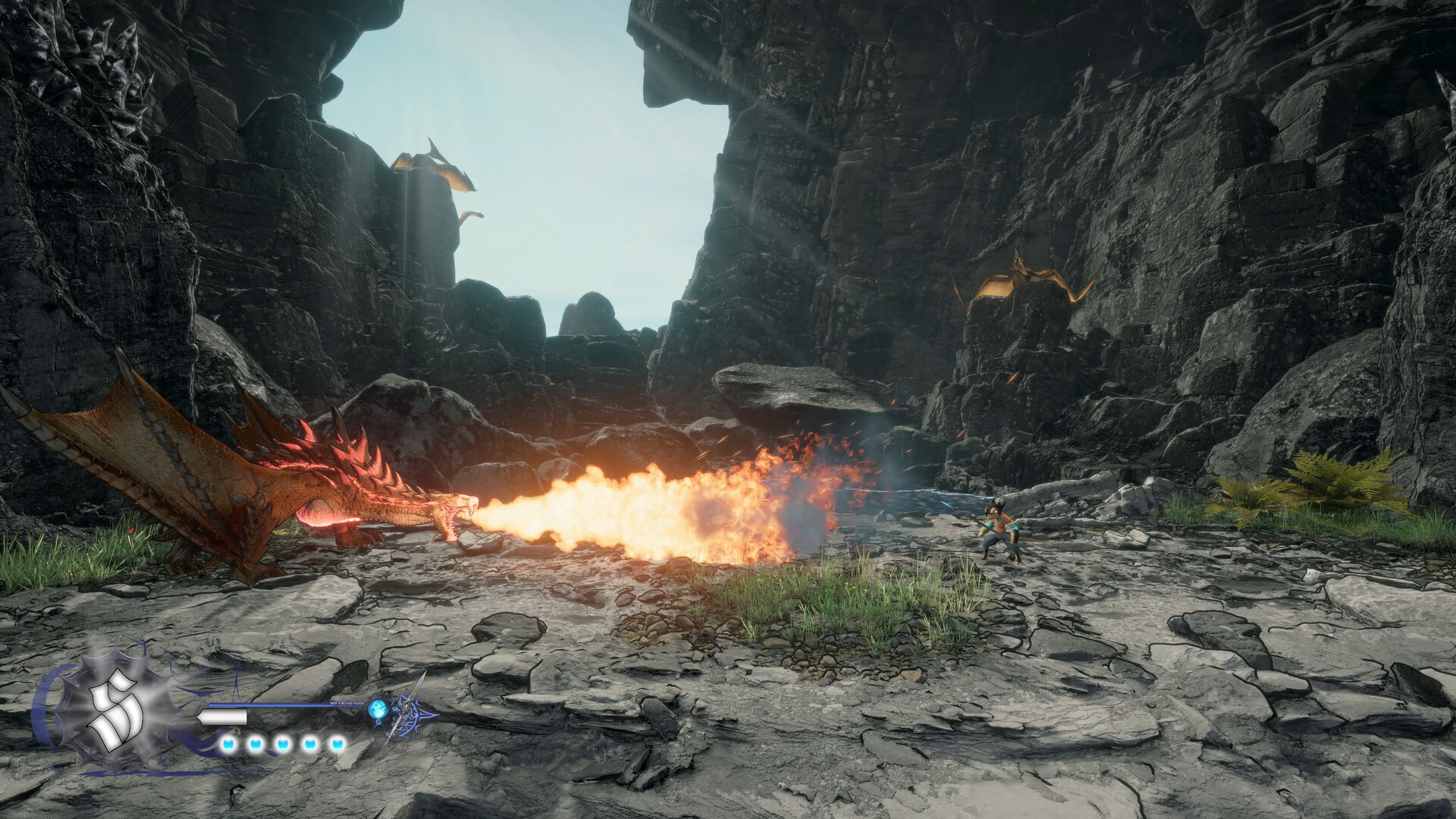Select the rightmost mana orb
1456x819 pixels.
pos(338,745)
